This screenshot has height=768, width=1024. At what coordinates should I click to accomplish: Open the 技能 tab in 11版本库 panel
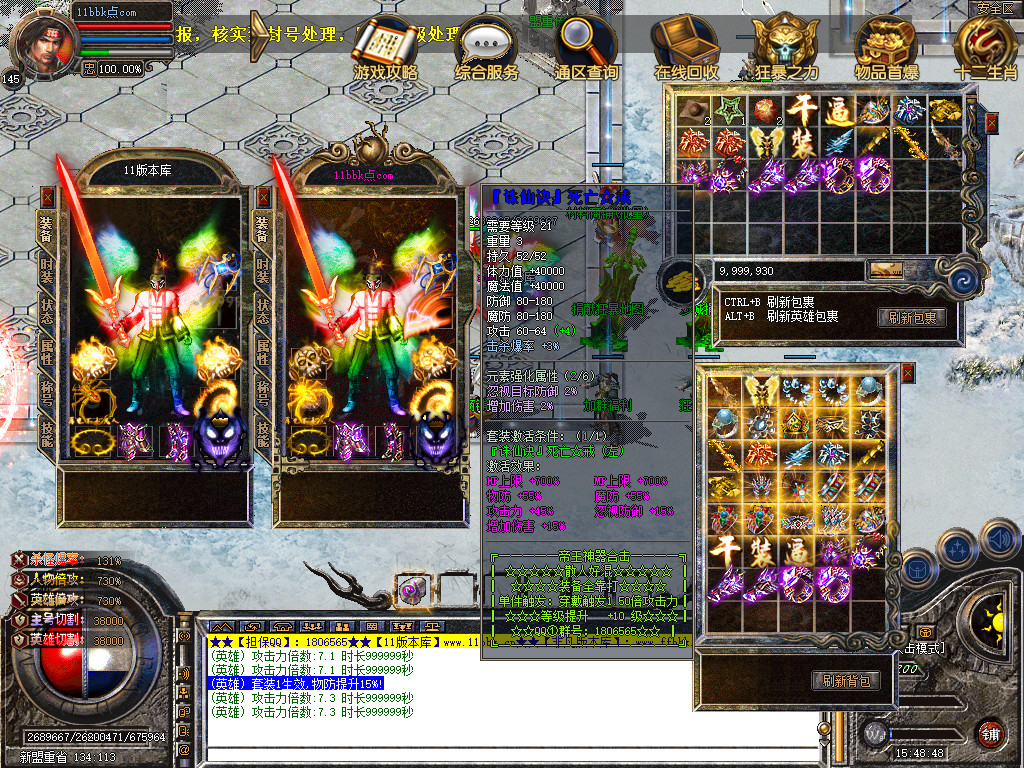[46, 432]
